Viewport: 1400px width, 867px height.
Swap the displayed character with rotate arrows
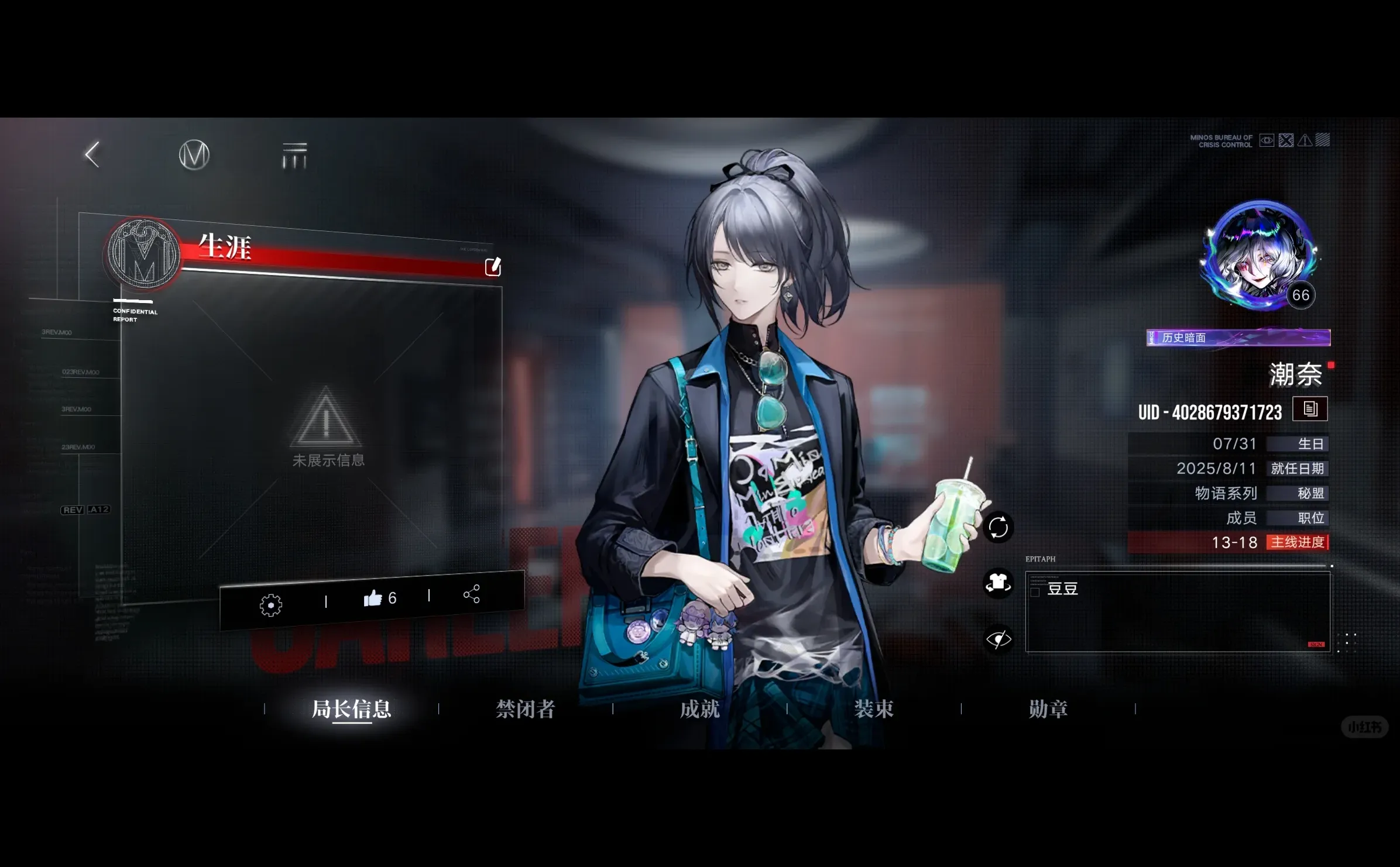pyautogui.click(x=998, y=527)
